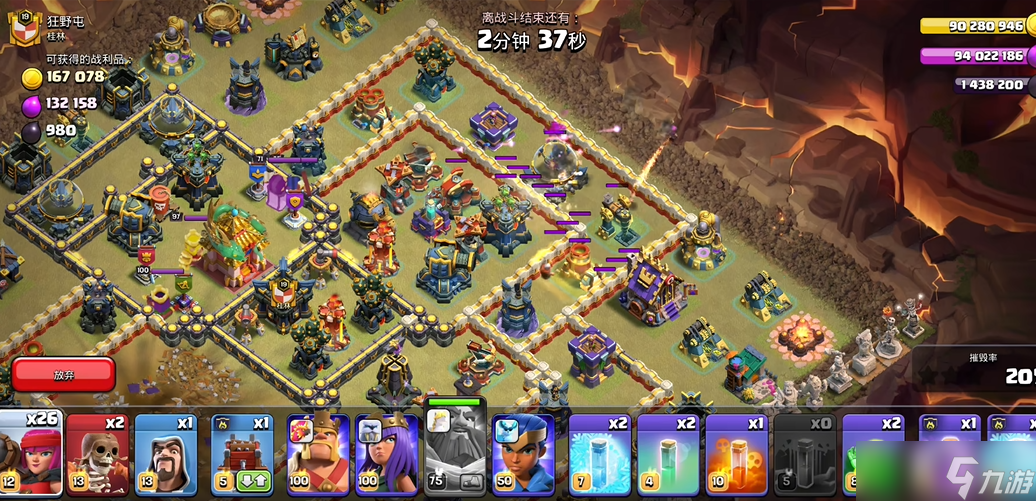
Task: Choose the skeleton Wall Breaker troop
Action: (x=97, y=453)
